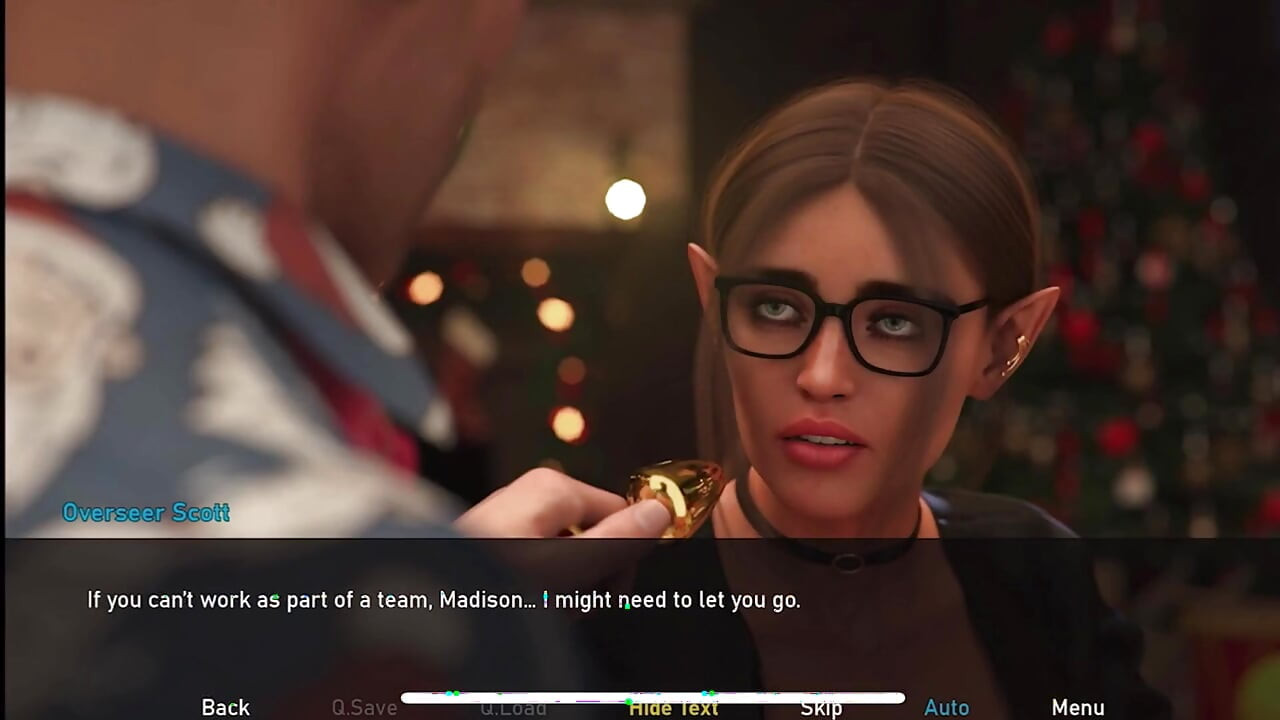The height and width of the screenshot is (720, 1280).
Task: Open Menu to access game preferences
Action: (1078, 707)
